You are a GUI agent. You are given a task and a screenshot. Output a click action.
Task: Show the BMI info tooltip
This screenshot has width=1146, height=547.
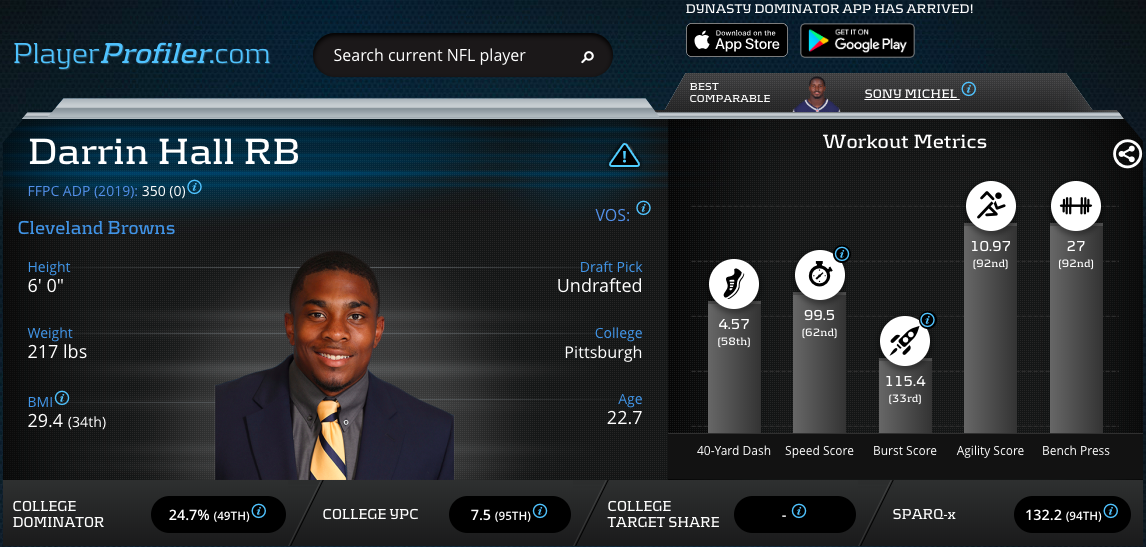[x=62, y=397]
